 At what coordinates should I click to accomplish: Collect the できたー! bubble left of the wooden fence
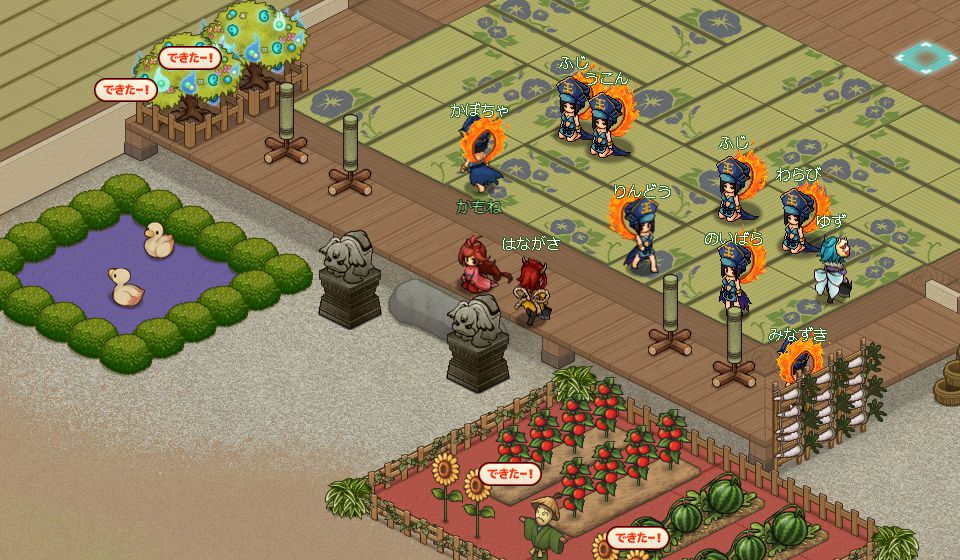coord(126,90)
